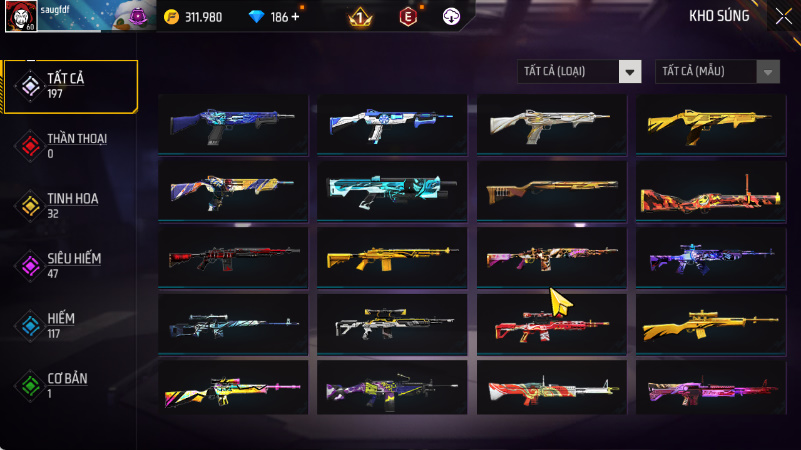Select the all-gold rifle skin in top row
801x450 pixels.
(711, 124)
